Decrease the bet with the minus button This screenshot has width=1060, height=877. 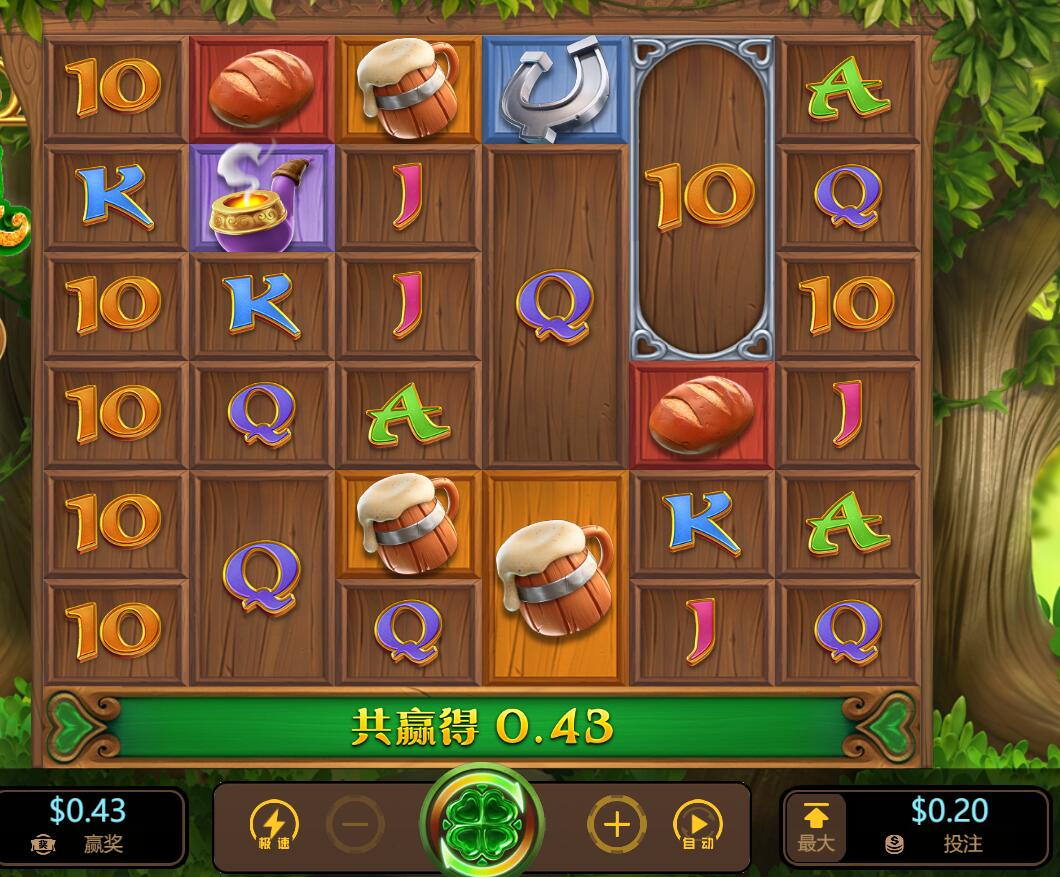(x=355, y=825)
